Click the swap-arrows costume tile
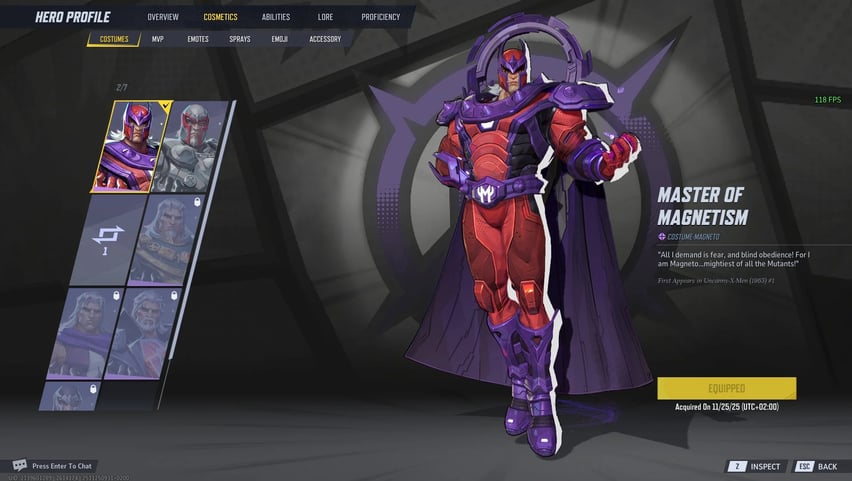The width and height of the screenshot is (852, 481). coord(104,239)
